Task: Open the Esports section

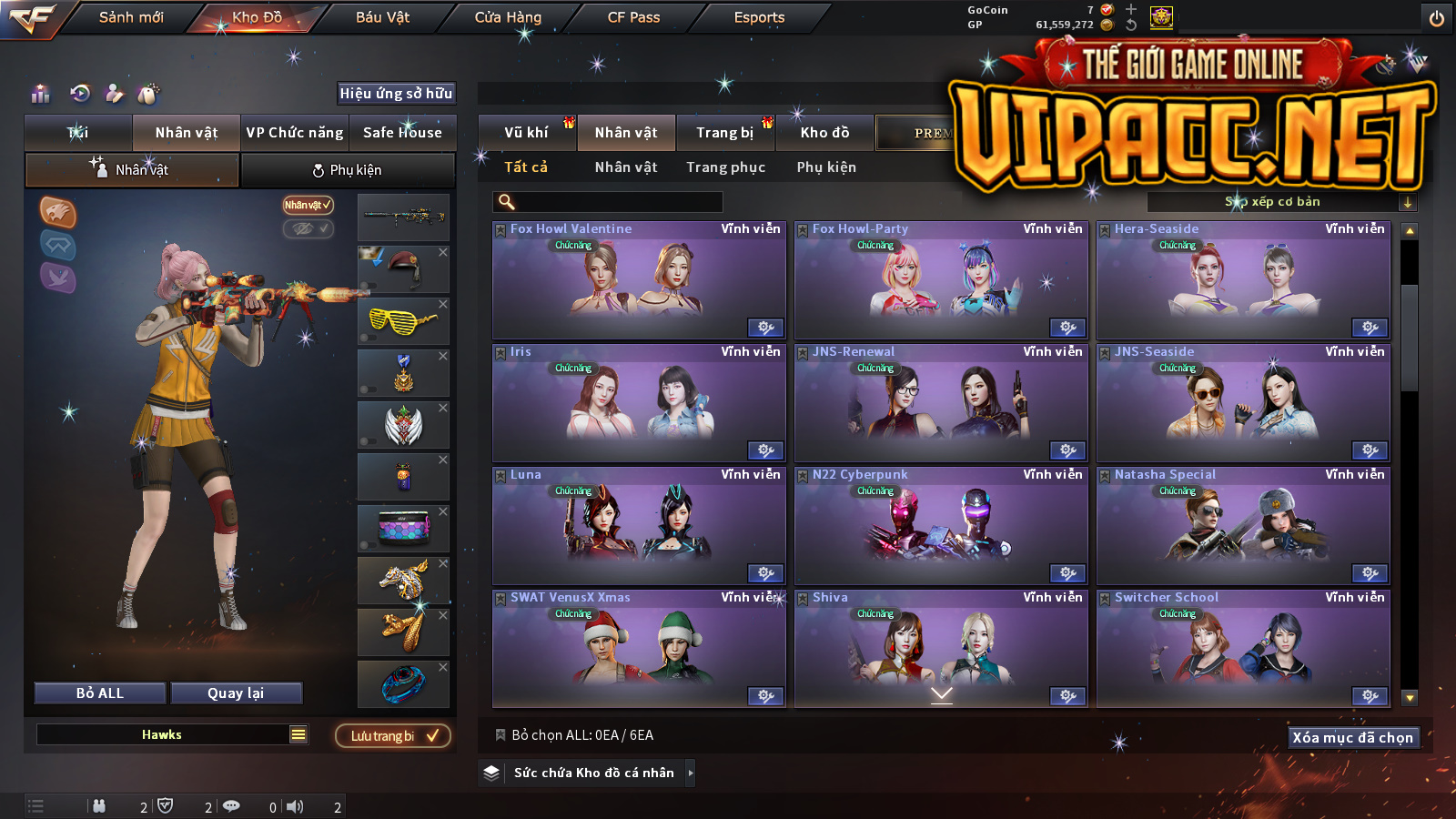Action: tap(759, 17)
